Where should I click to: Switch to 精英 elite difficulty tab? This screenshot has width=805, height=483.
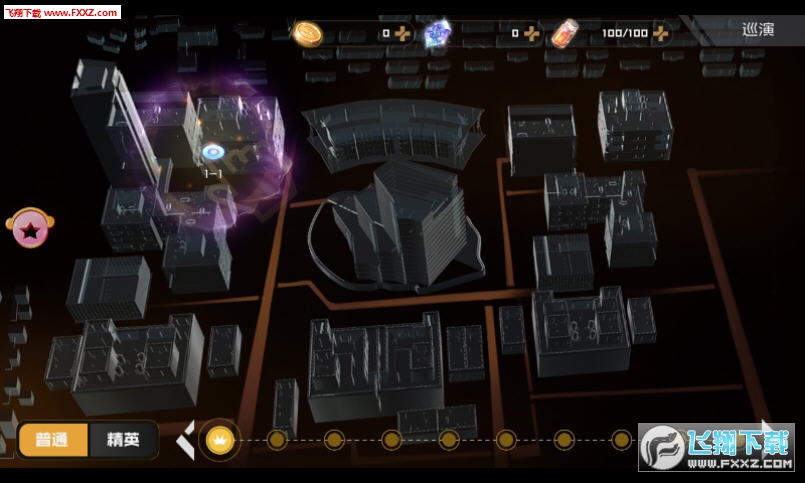123,439
